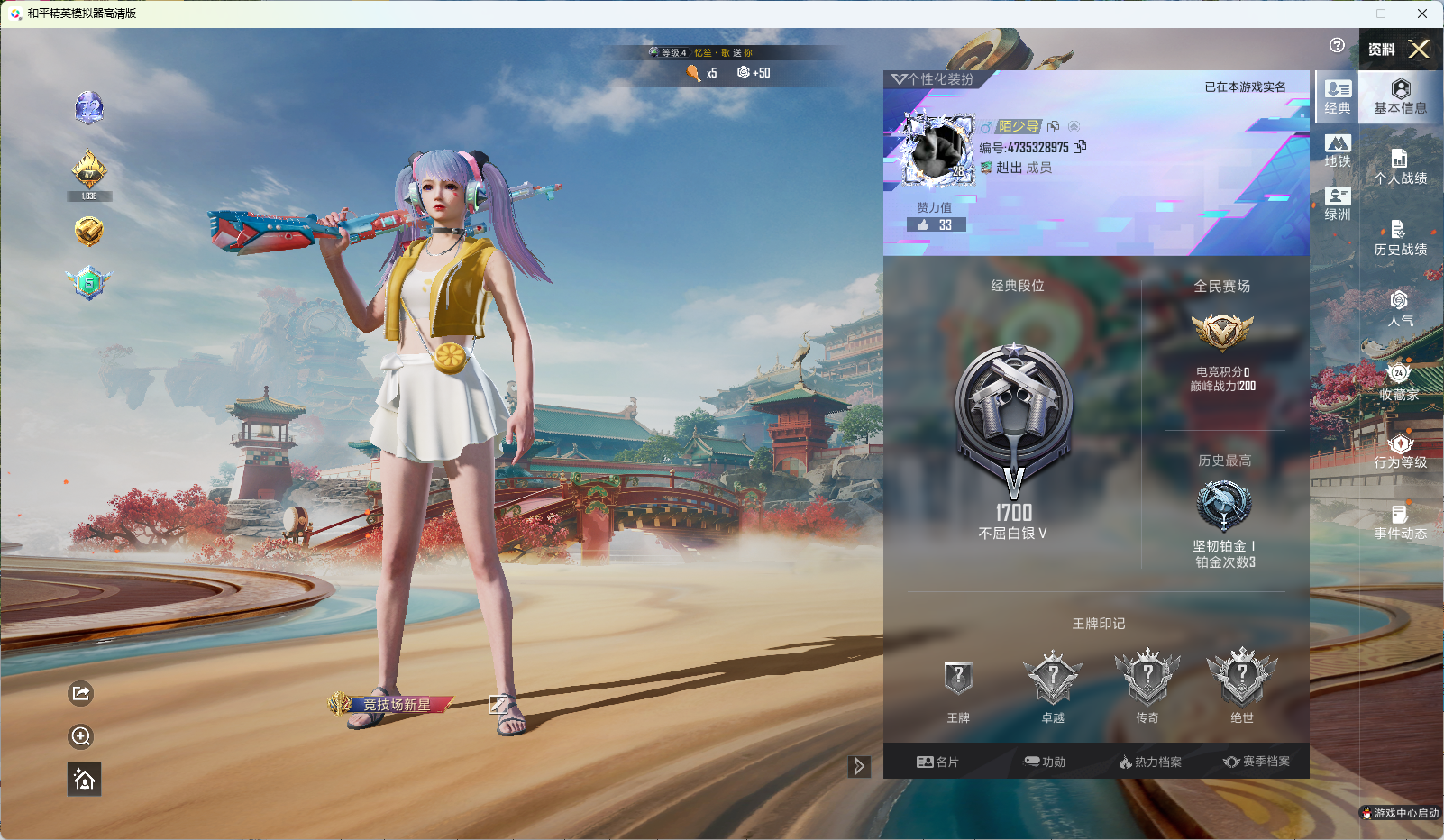Viewport: 1444px width, 840px height.
Task: View the 行为等级 behavior level
Action: click(x=1400, y=452)
